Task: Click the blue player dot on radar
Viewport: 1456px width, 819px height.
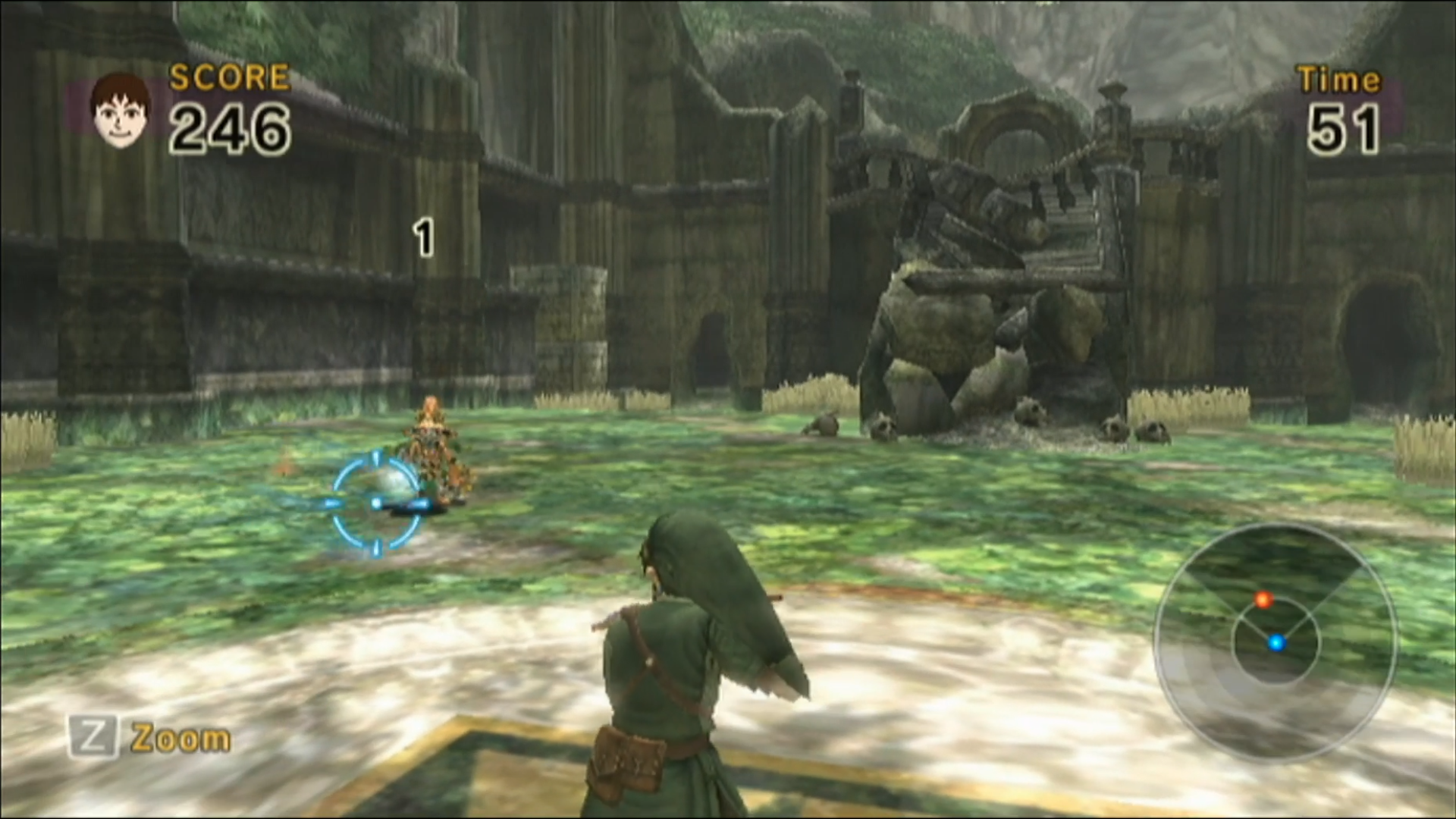Action: click(1276, 643)
